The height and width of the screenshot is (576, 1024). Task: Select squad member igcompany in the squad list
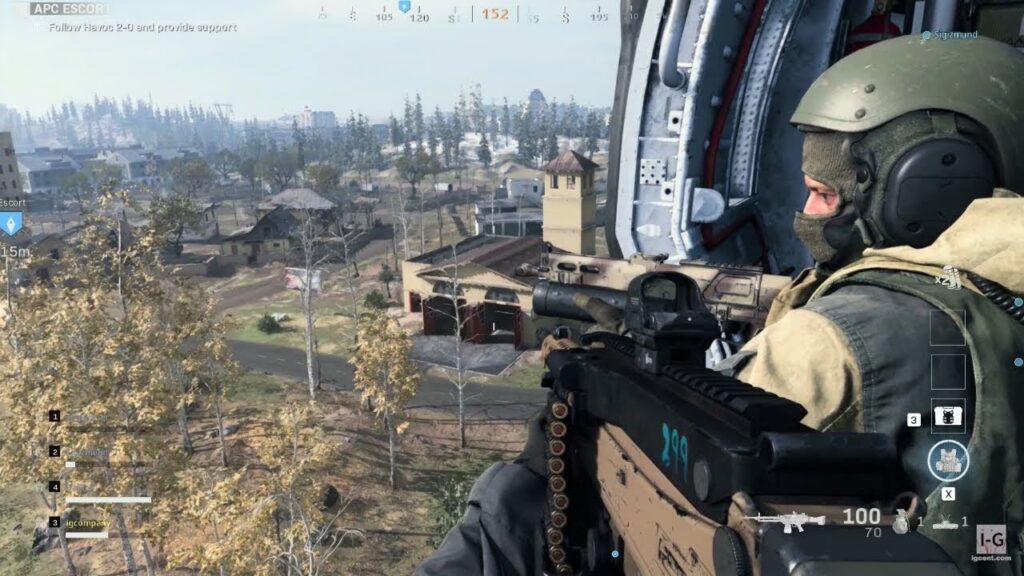pyautogui.click(x=85, y=522)
